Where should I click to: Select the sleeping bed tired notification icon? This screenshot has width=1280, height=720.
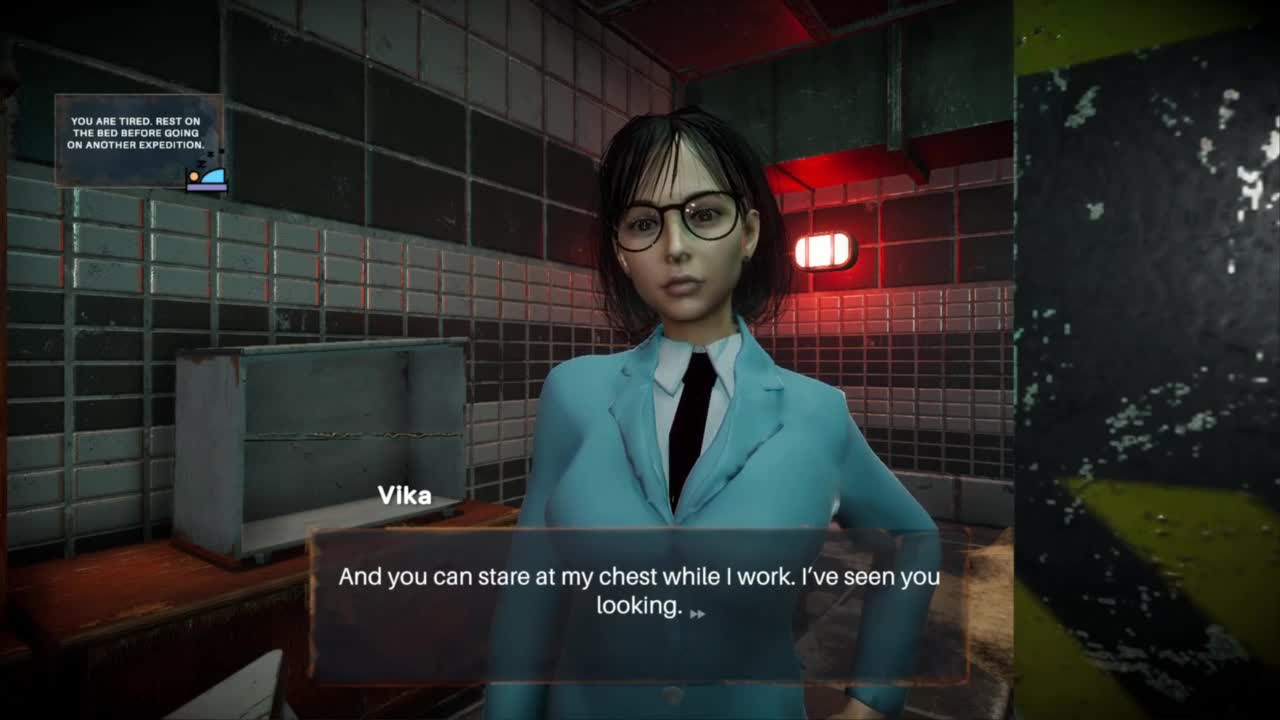[206, 176]
